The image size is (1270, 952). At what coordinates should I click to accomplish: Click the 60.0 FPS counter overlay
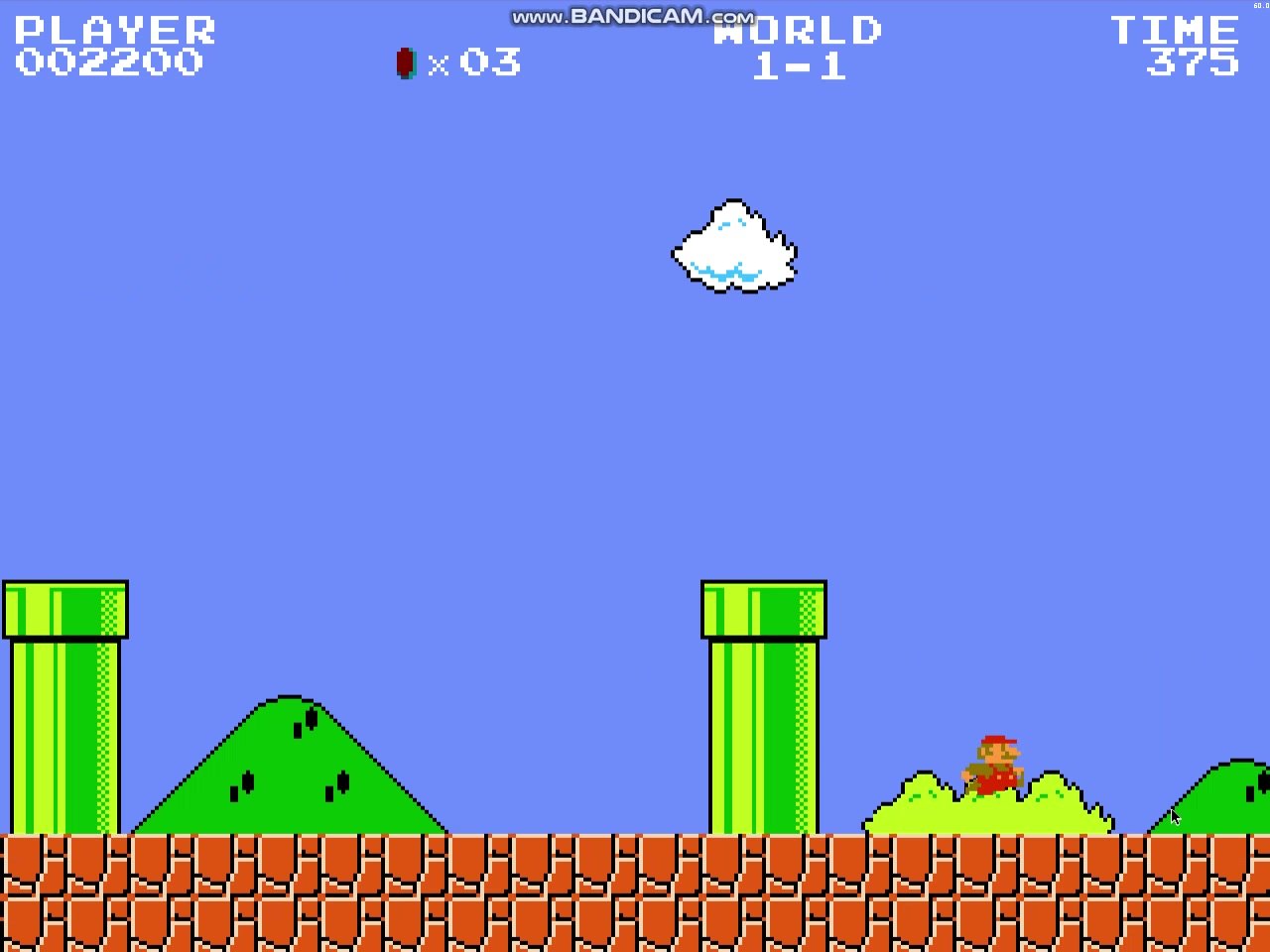[x=1260, y=5]
